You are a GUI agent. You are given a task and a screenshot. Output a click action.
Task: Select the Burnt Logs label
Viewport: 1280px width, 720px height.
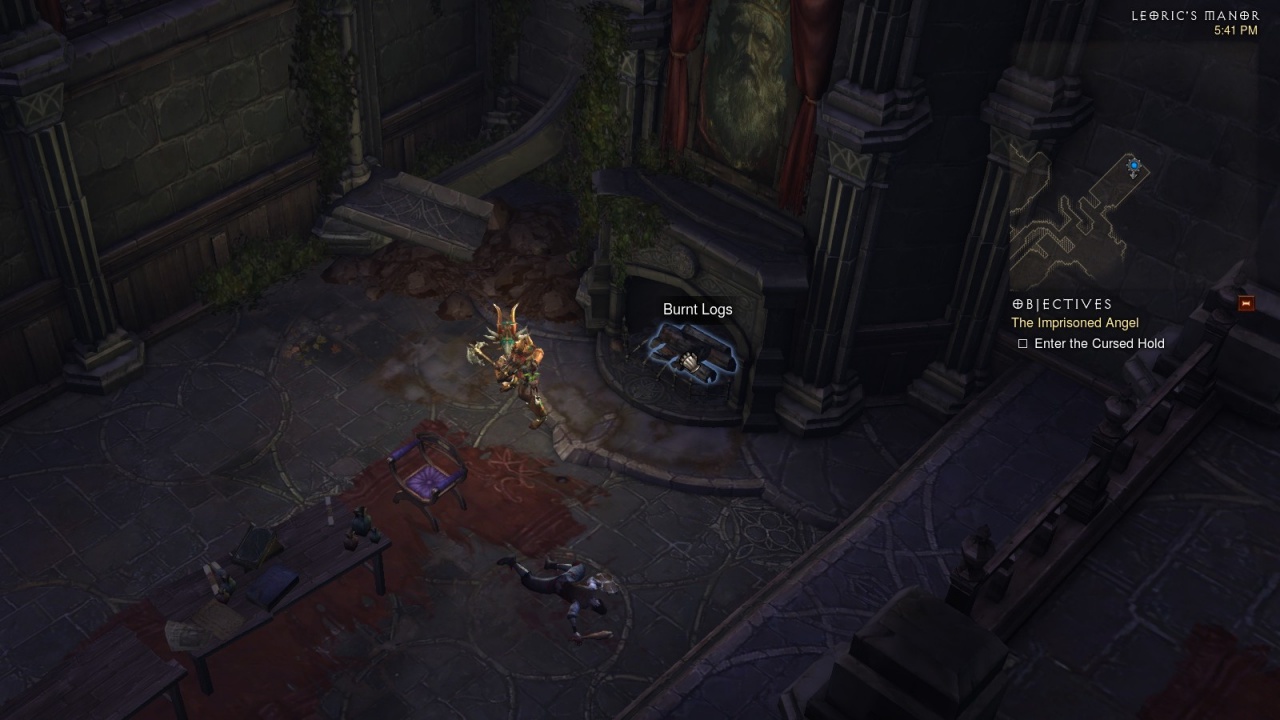click(697, 309)
